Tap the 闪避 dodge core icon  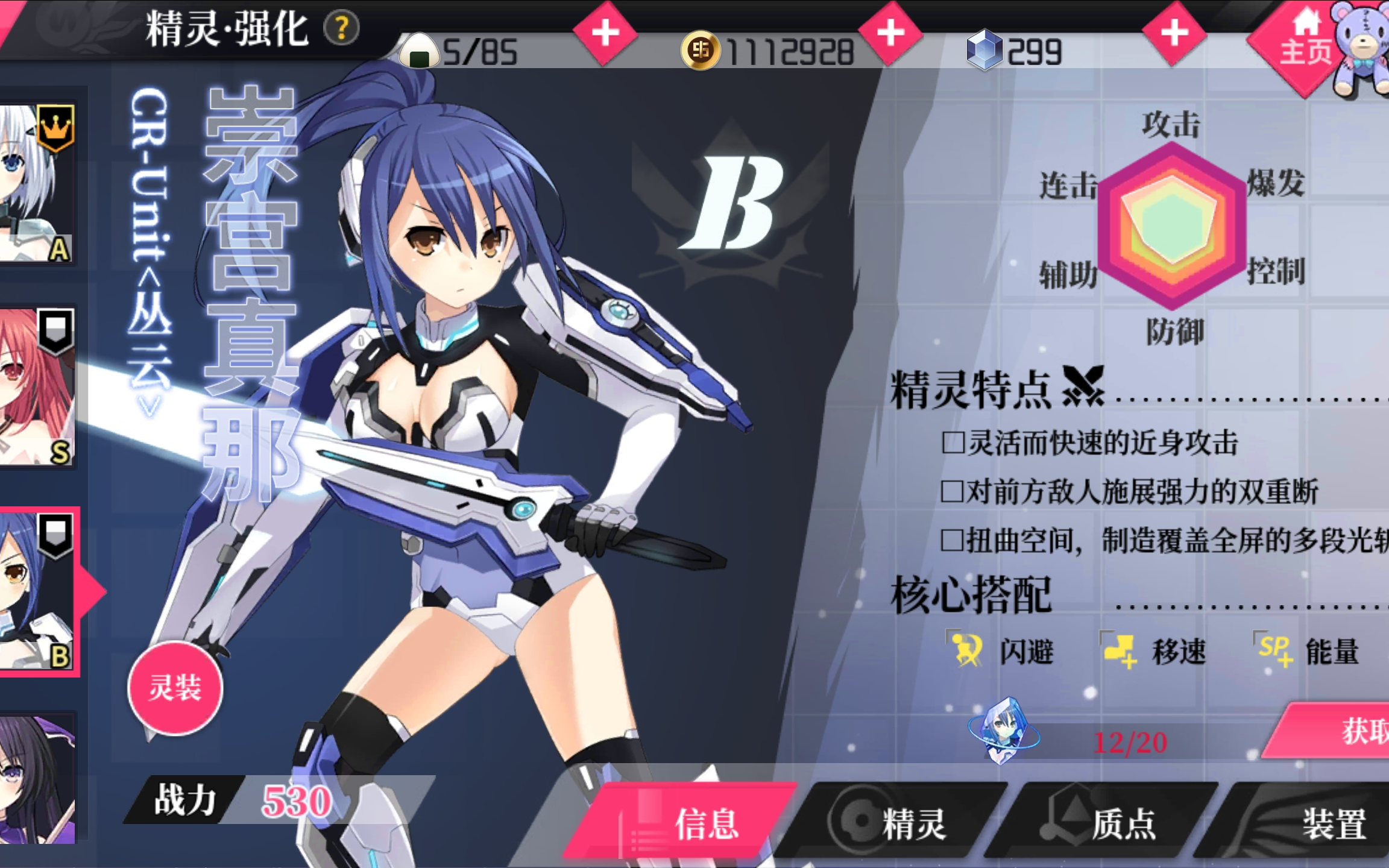[x=966, y=651]
